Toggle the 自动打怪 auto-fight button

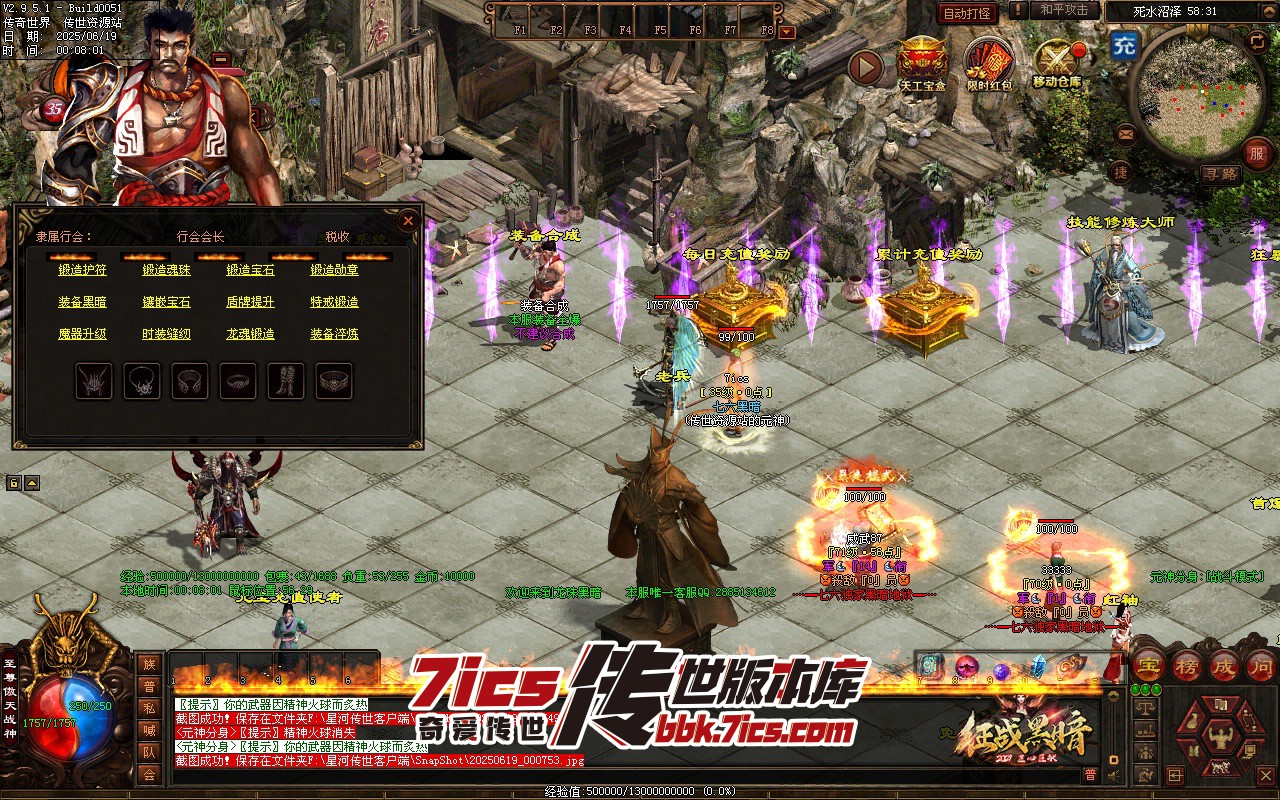967,13
